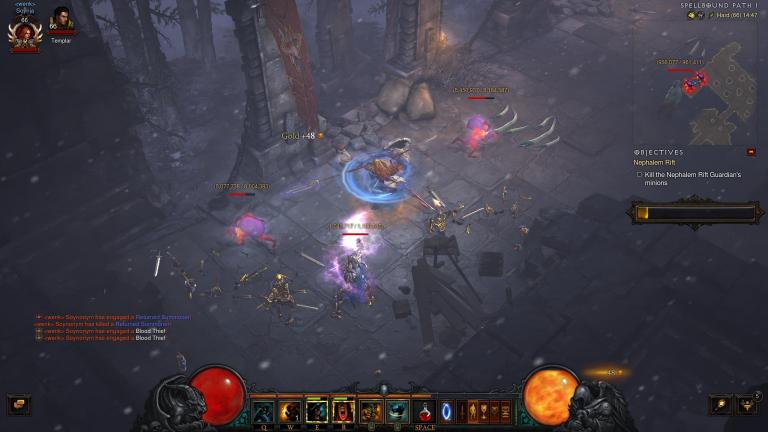The width and height of the screenshot is (768, 432).
Task: Click the player character portrait
Action: point(22,35)
